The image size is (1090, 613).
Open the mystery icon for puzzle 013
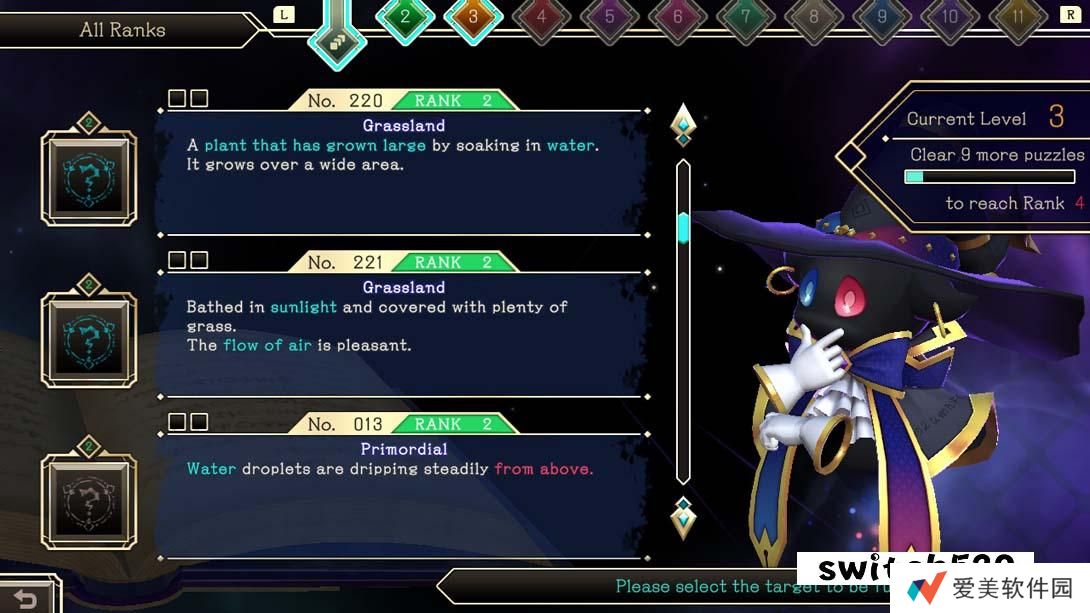point(88,500)
